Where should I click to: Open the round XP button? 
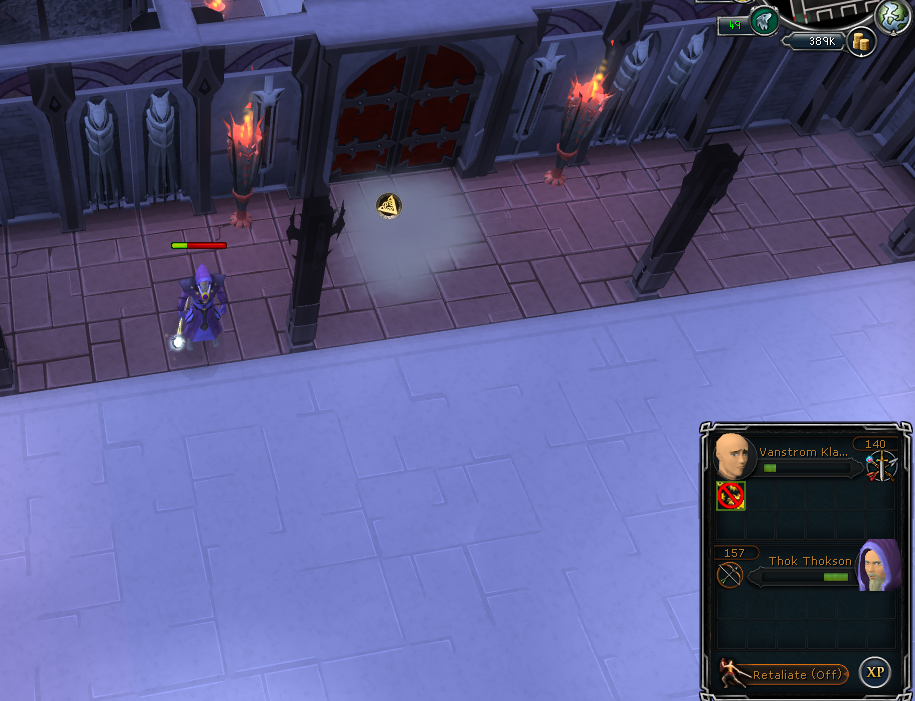coord(875,672)
